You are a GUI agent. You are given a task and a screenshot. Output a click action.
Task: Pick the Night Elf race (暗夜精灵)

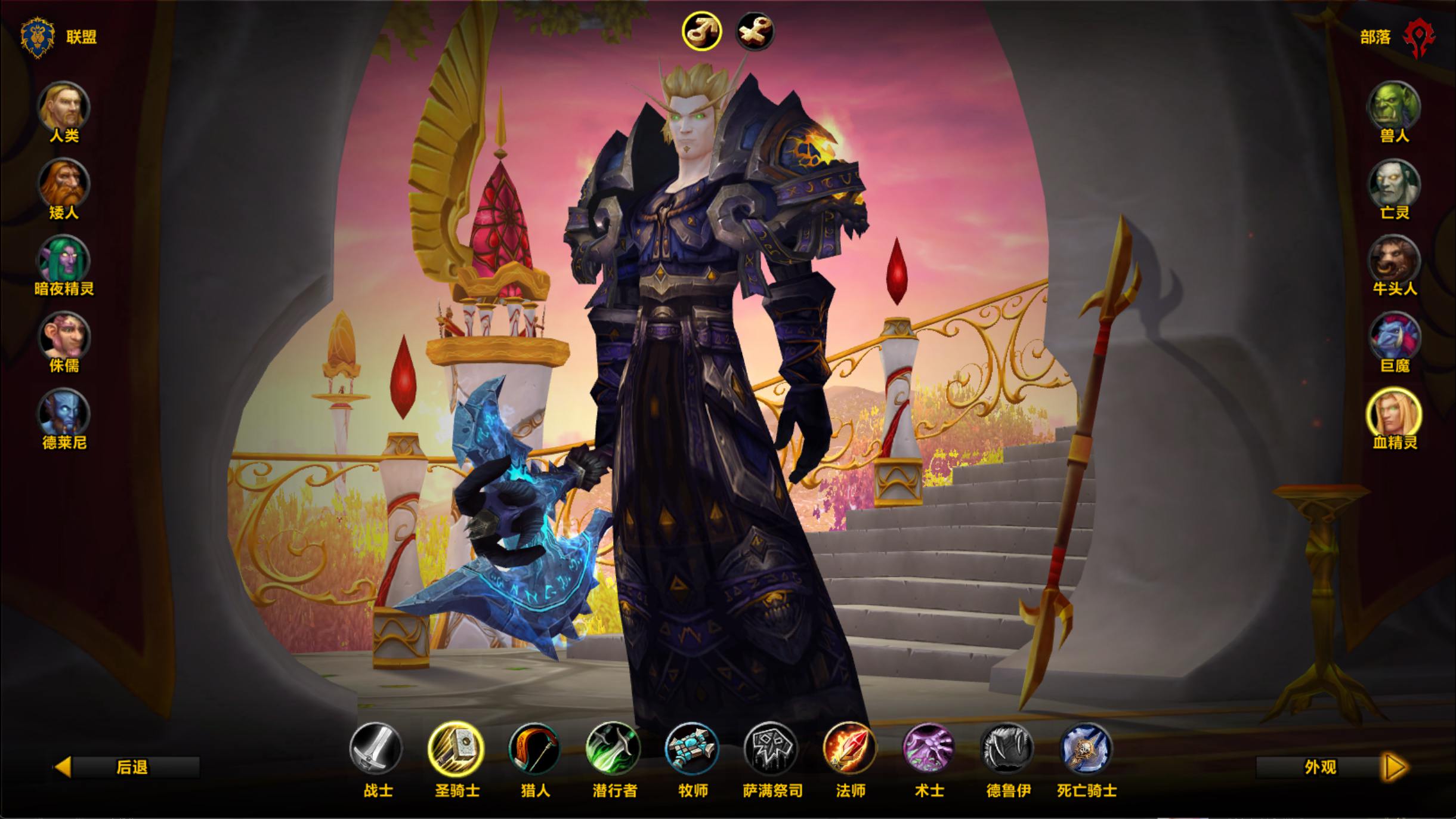(64, 260)
